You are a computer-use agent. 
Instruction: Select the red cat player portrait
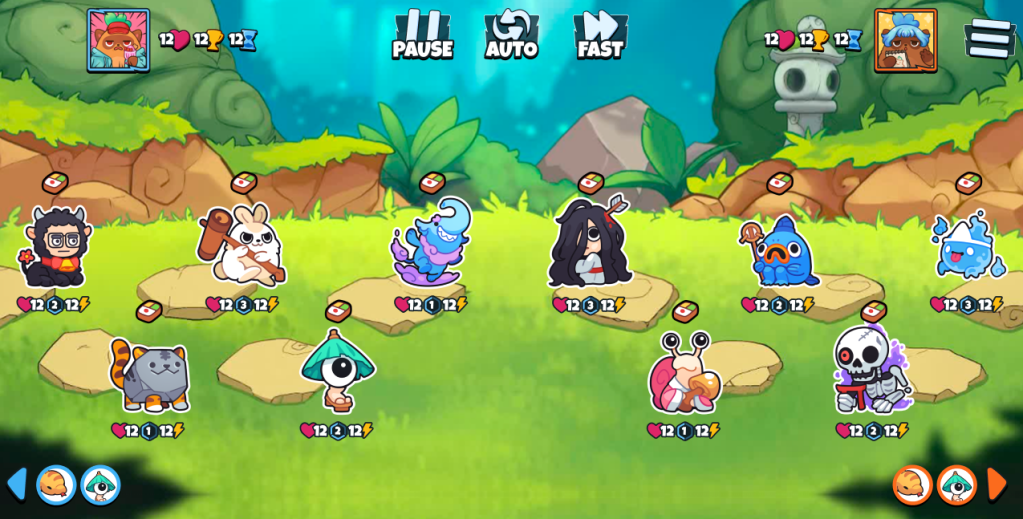[118, 40]
